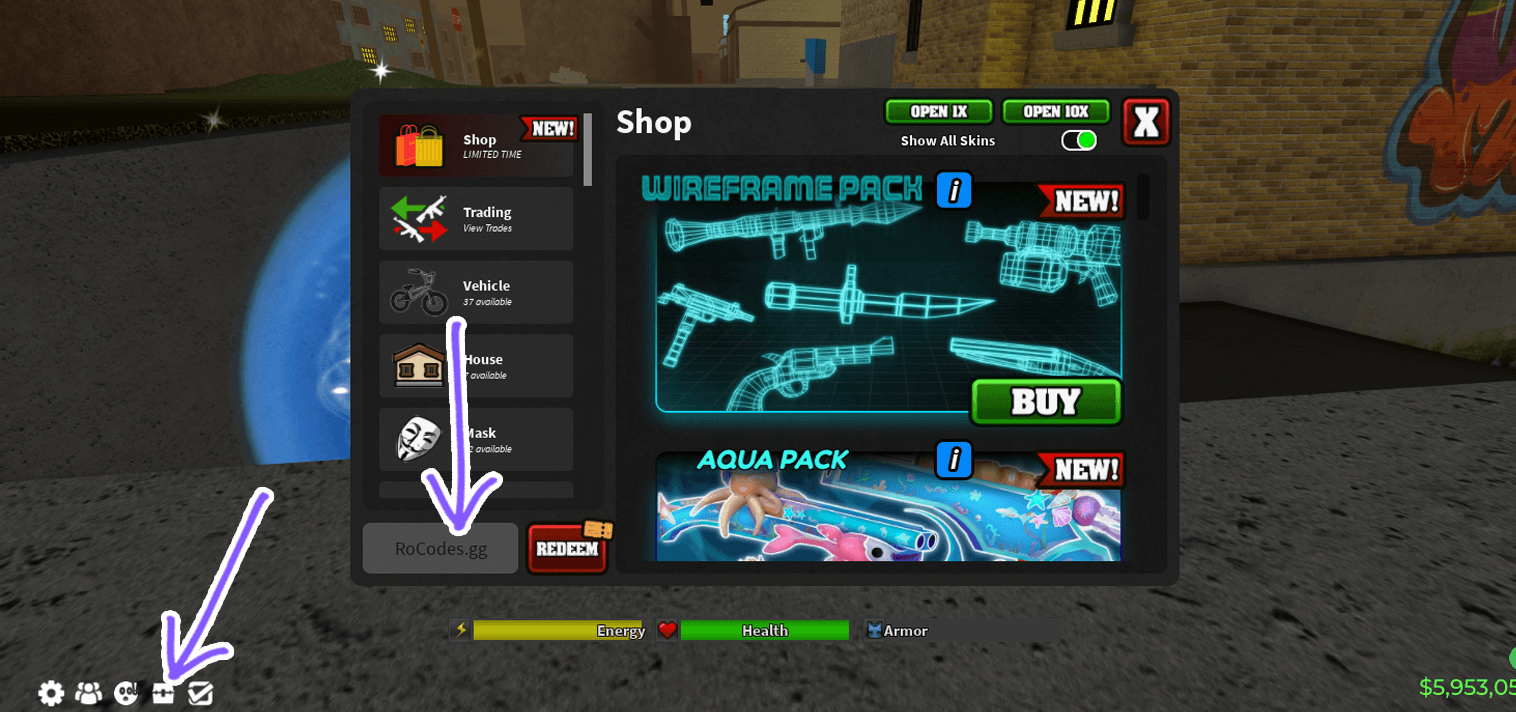Open the checkmark tasks icon
This screenshot has width=1516, height=712.
201,692
